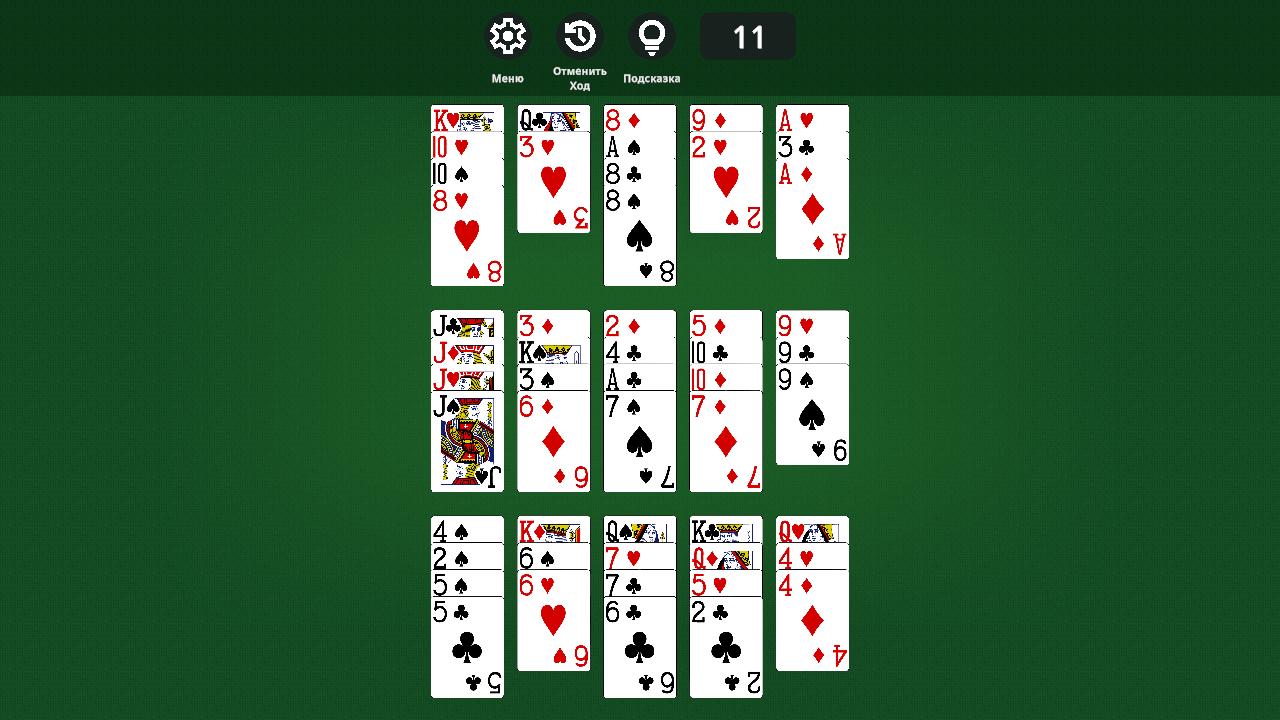Select the 6 of diamonds card
1280x720 pixels.
553,440
